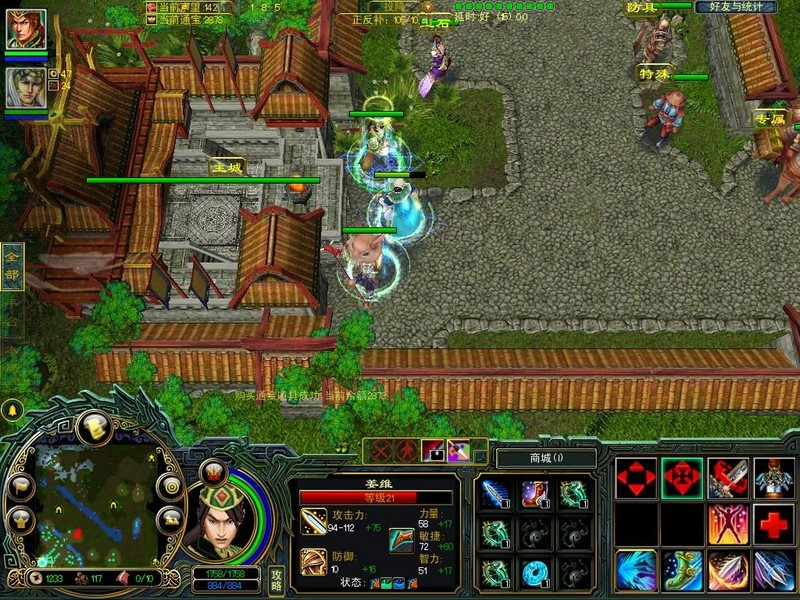Select the blue sword inventory item
The width and height of the screenshot is (800, 600).
(495, 492)
